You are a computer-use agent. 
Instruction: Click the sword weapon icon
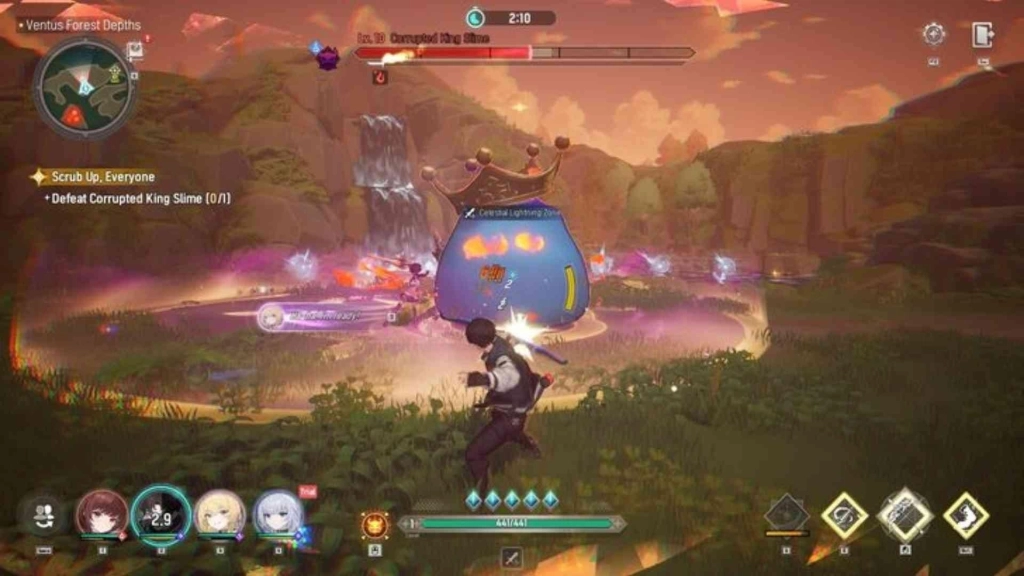click(512, 558)
